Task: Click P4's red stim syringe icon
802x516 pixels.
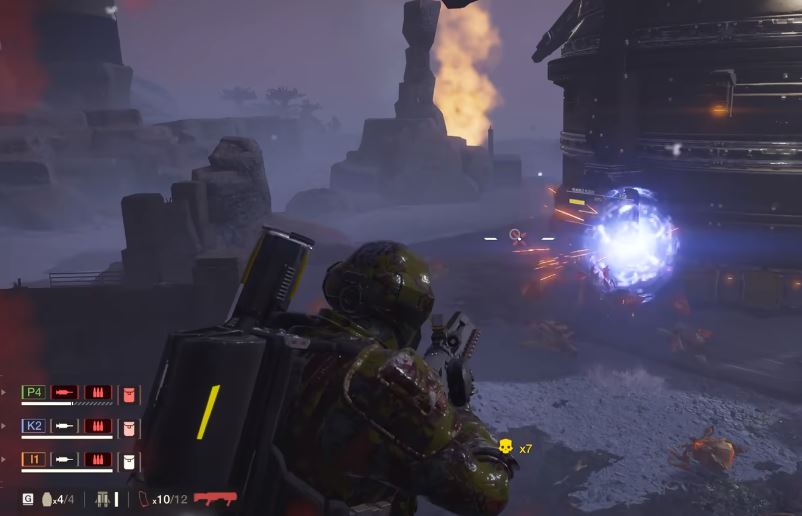Action: [x=65, y=393]
